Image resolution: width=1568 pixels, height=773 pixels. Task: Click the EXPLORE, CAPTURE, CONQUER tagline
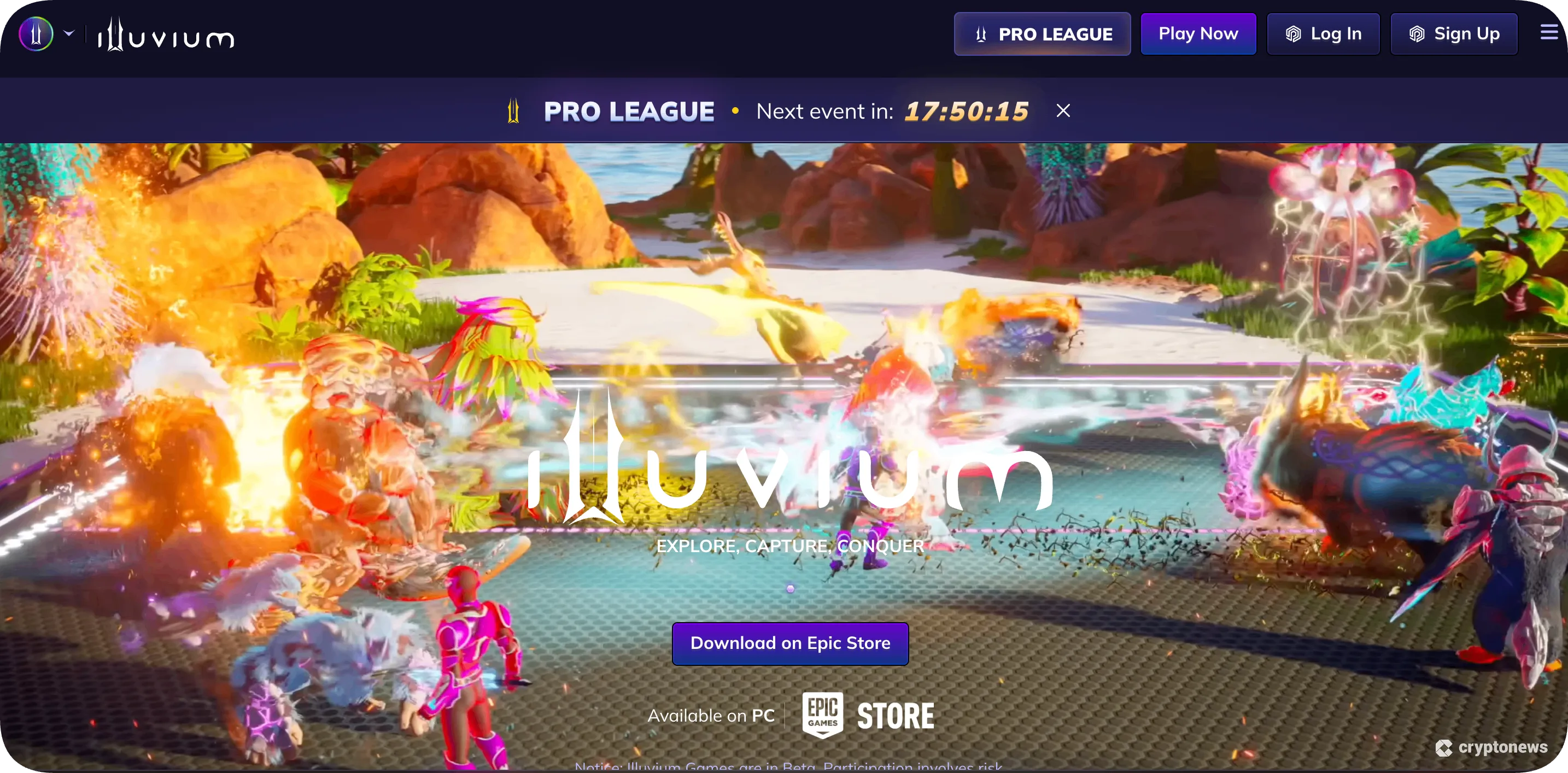click(789, 546)
